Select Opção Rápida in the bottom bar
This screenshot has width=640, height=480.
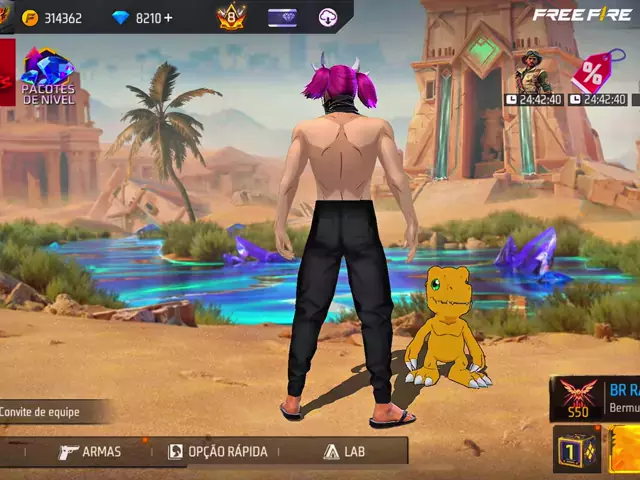(217, 451)
